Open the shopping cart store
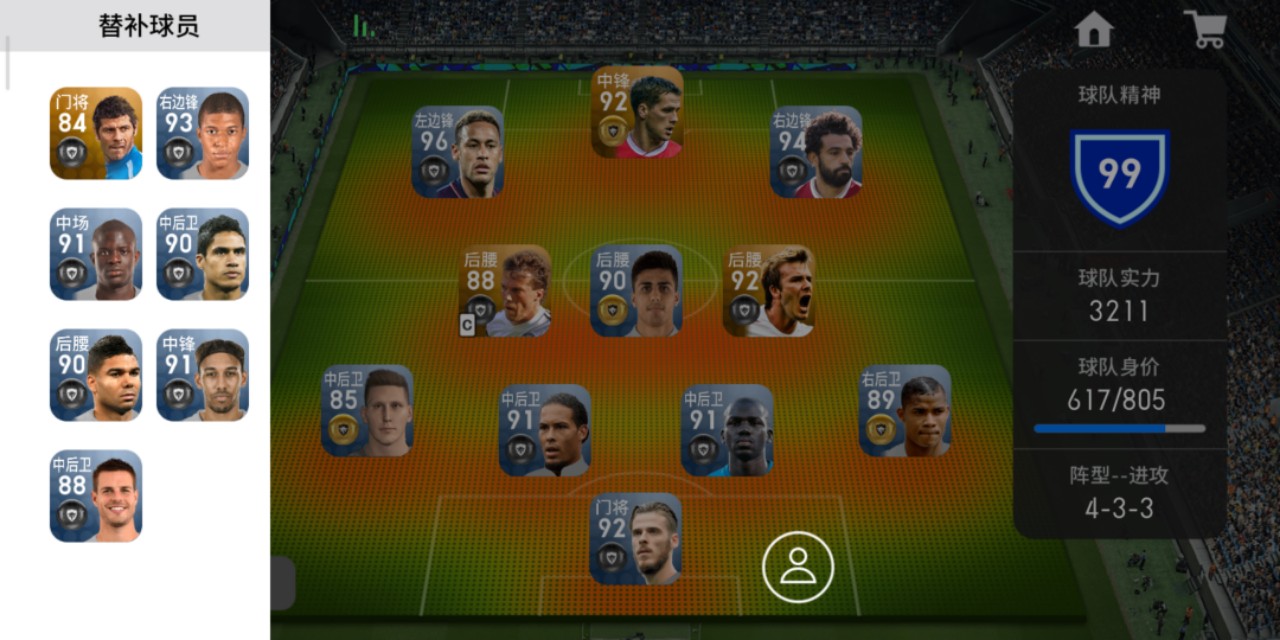 (x=1205, y=29)
